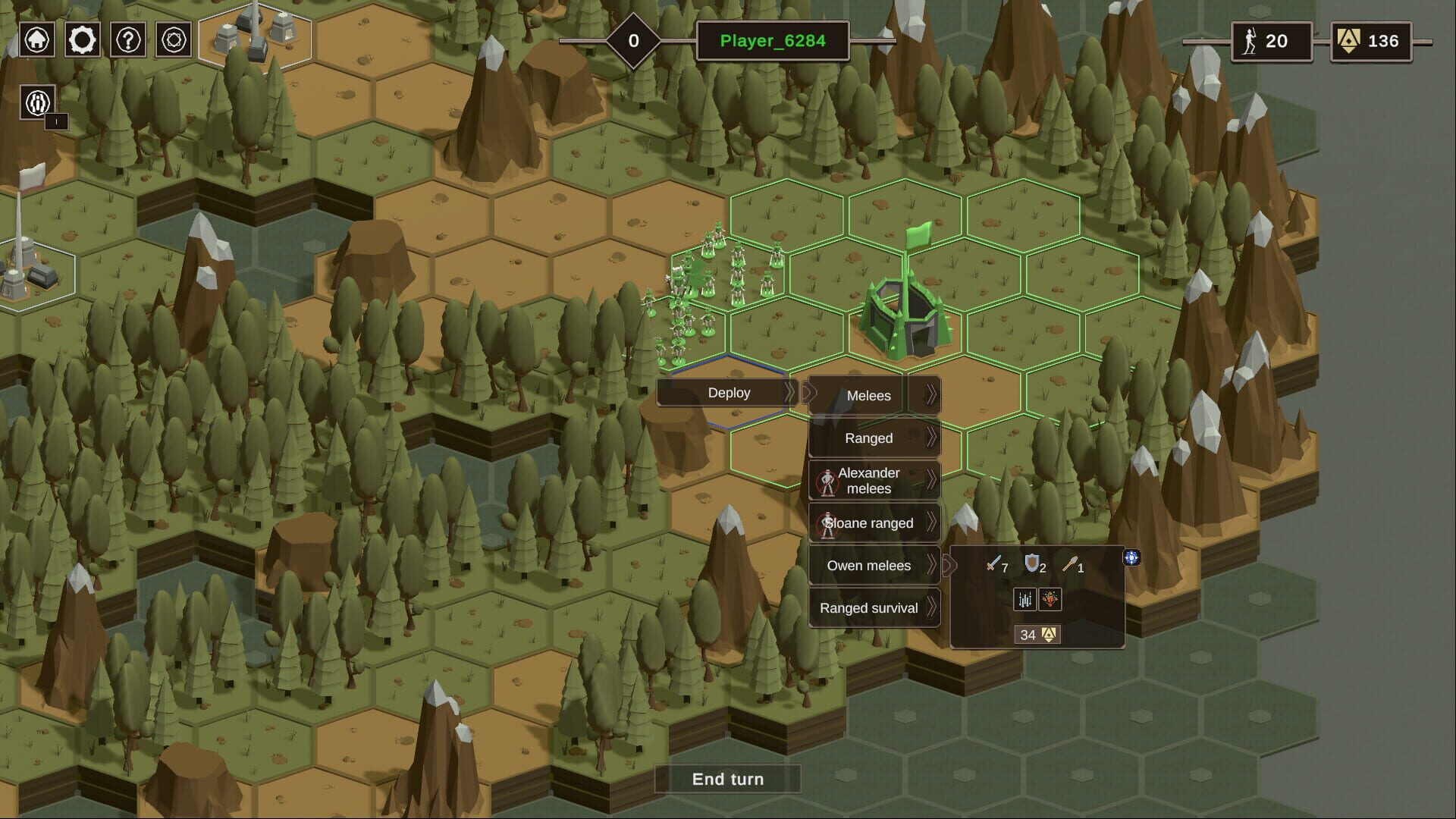Viewport: 1456px width, 819px height.
Task: Expand the Melees submenu chevron
Action: 930,395
